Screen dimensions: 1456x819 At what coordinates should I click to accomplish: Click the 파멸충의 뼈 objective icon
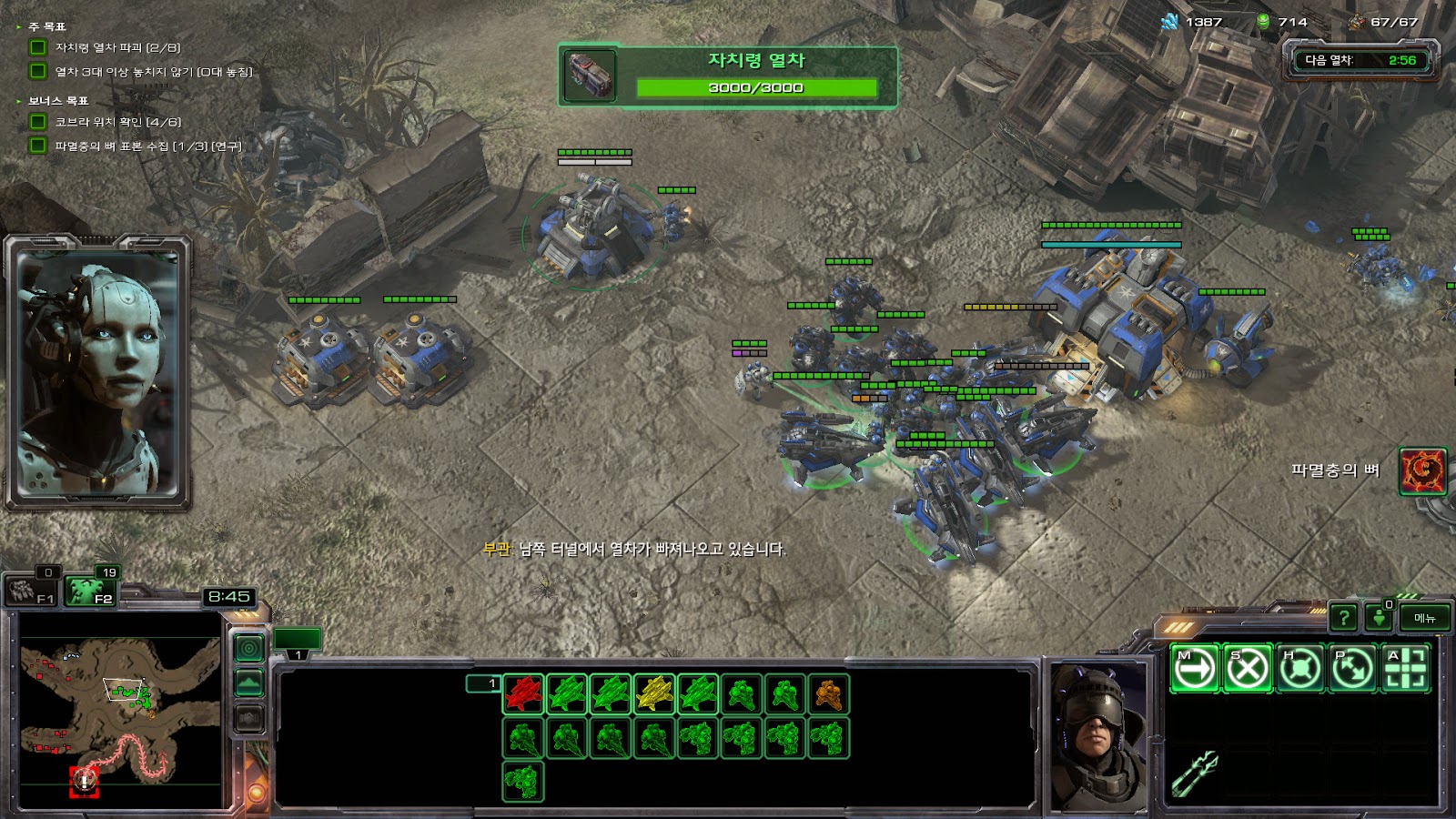1421,470
